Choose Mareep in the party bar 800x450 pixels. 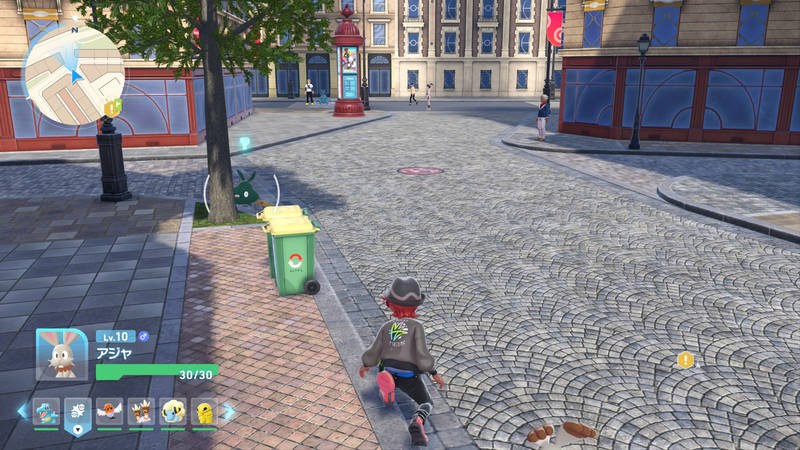click(x=172, y=411)
